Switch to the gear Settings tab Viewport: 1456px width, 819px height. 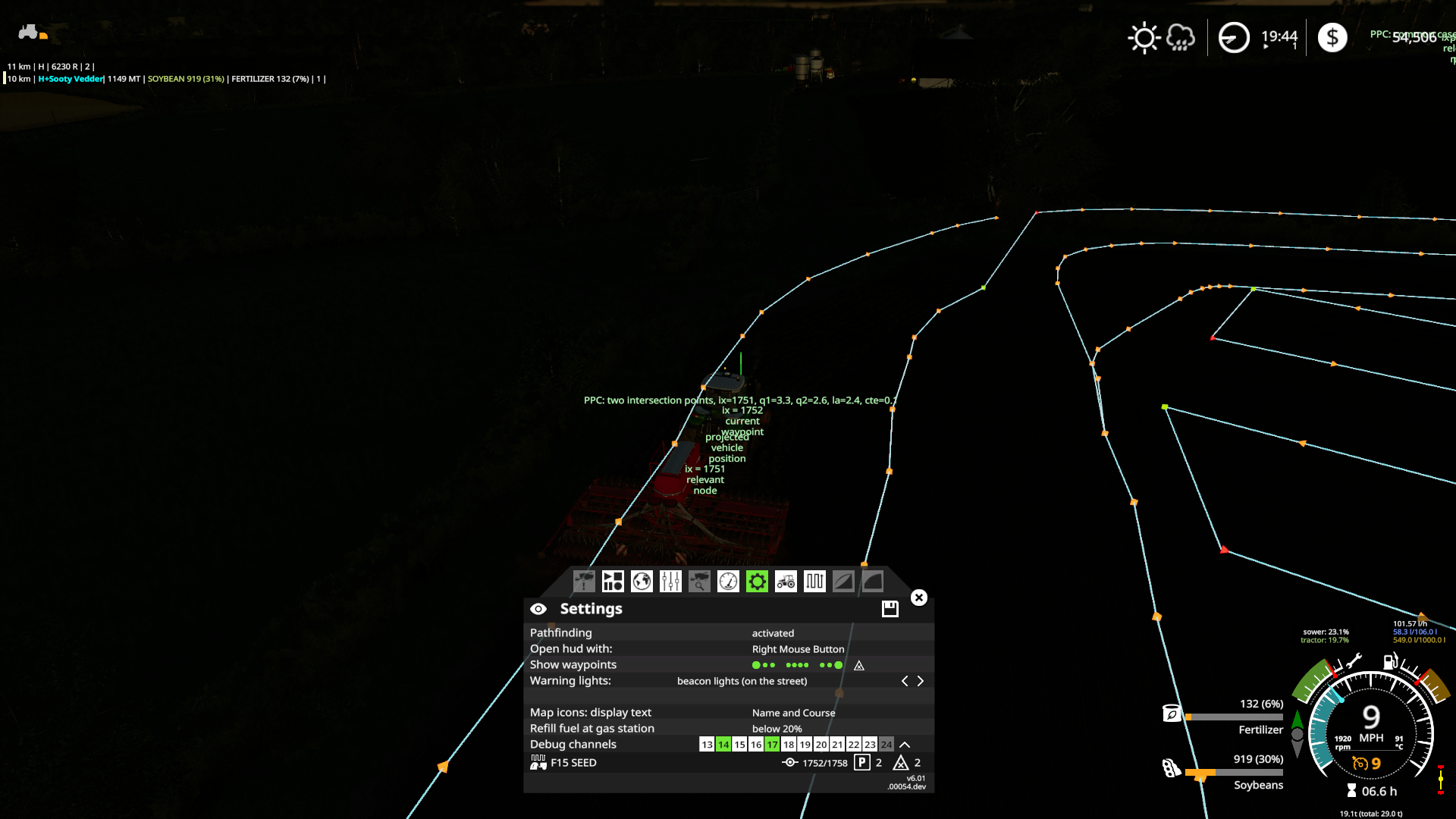pyautogui.click(x=756, y=582)
